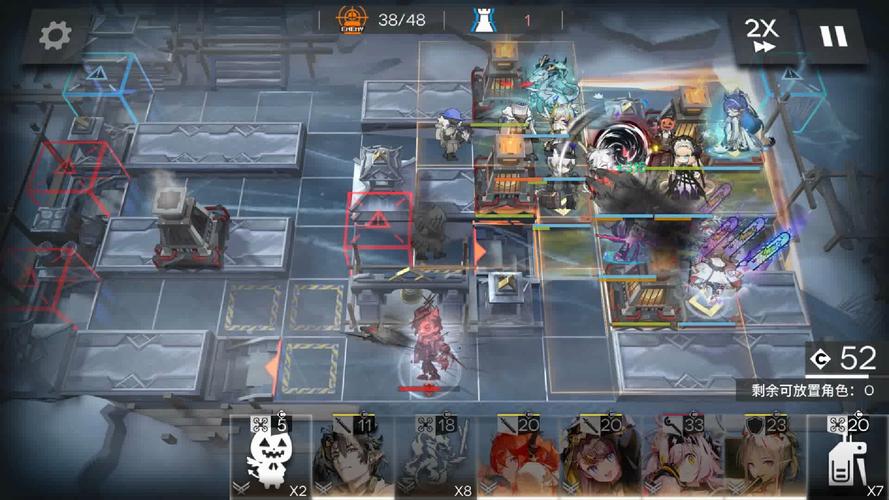Select the white ghost summon card costing 5
This screenshot has width=889, height=500.
tap(271, 460)
